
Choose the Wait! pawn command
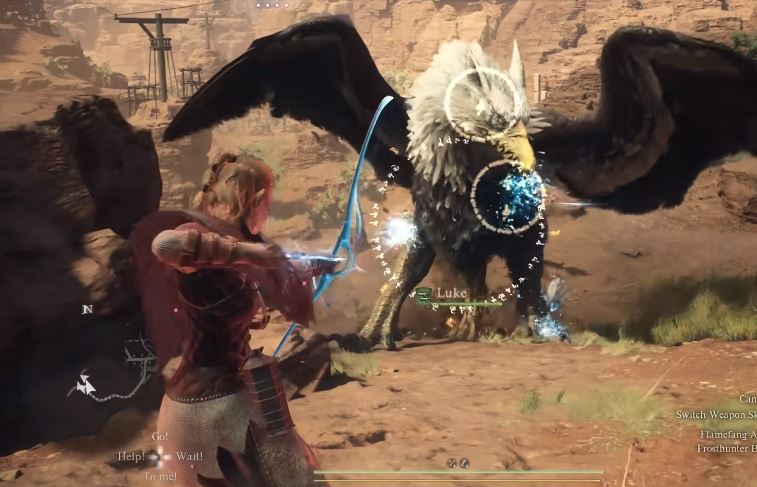click(190, 456)
